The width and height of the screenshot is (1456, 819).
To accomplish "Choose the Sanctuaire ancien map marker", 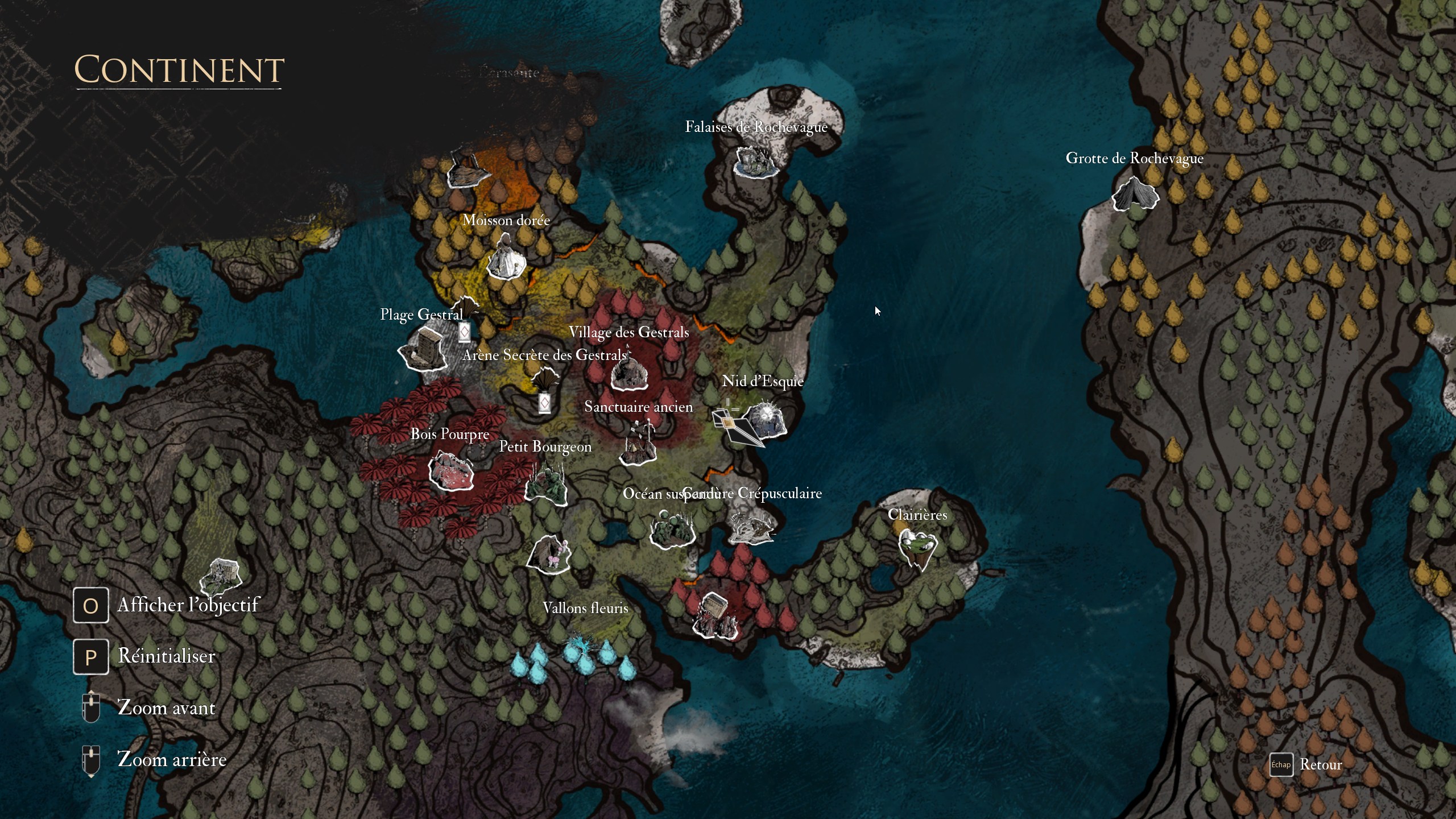I will pos(638,445).
